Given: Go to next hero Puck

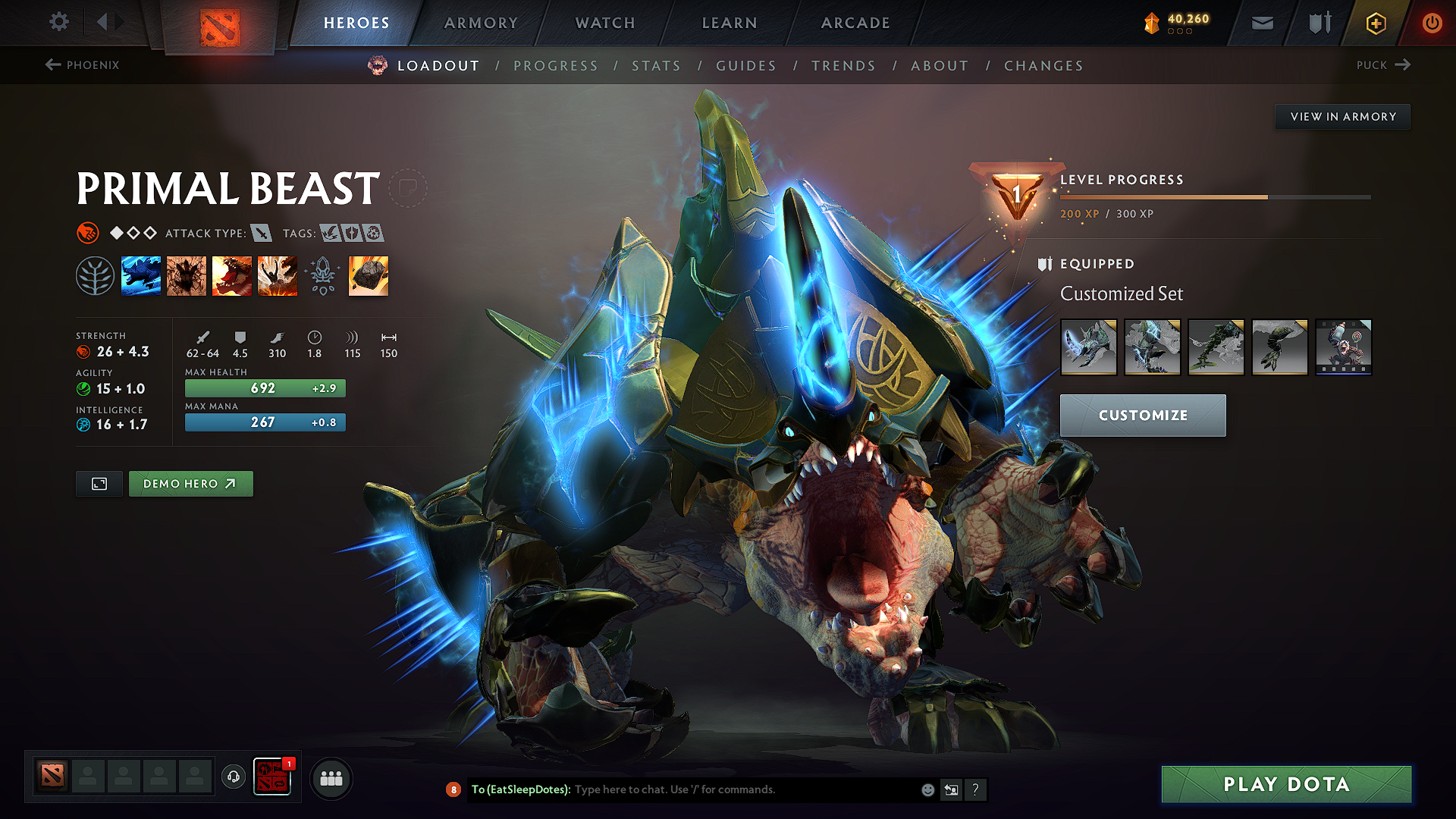Looking at the screenshot, I should coord(1383,65).
